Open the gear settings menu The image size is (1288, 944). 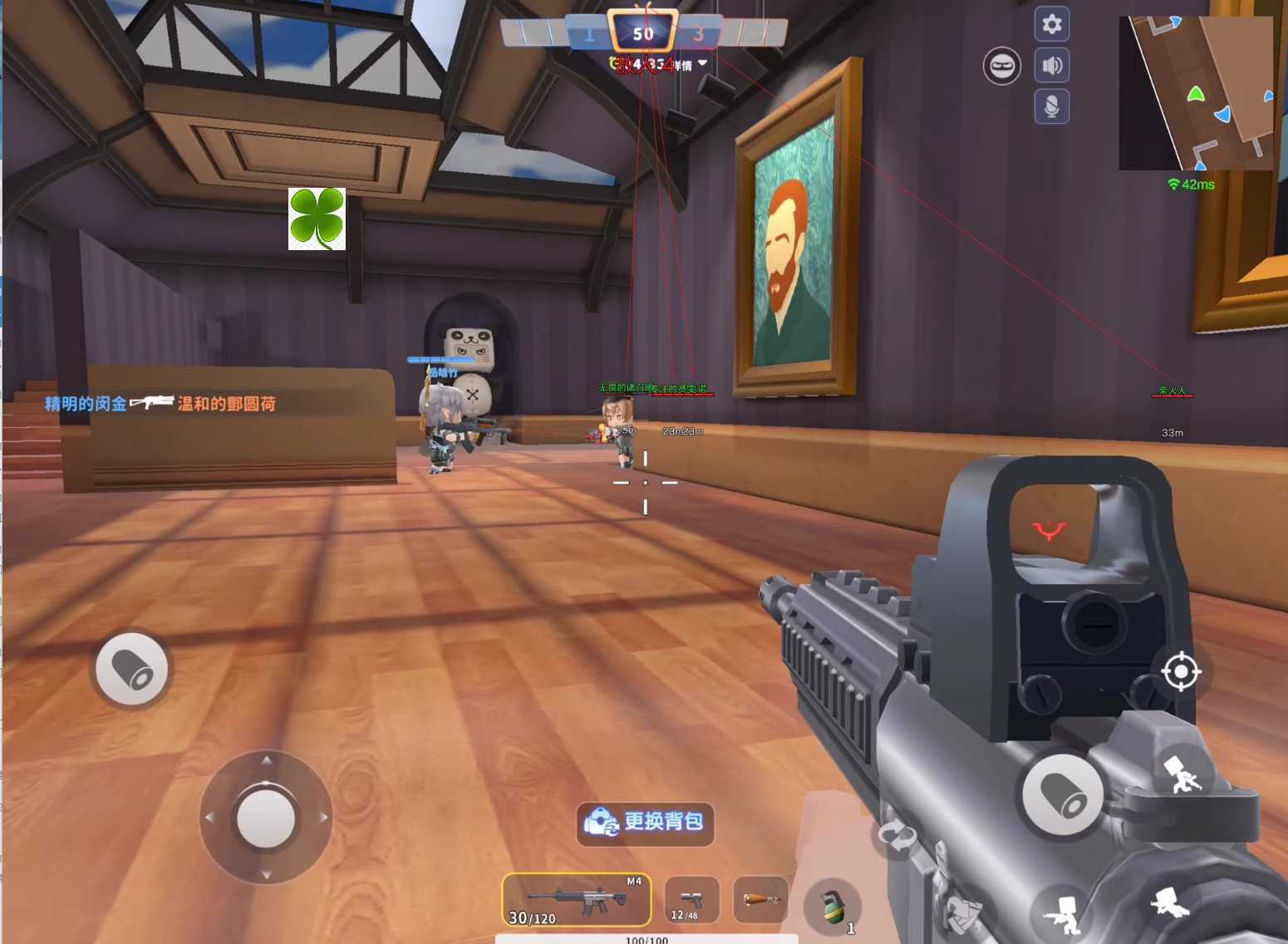tap(1051, 24)
